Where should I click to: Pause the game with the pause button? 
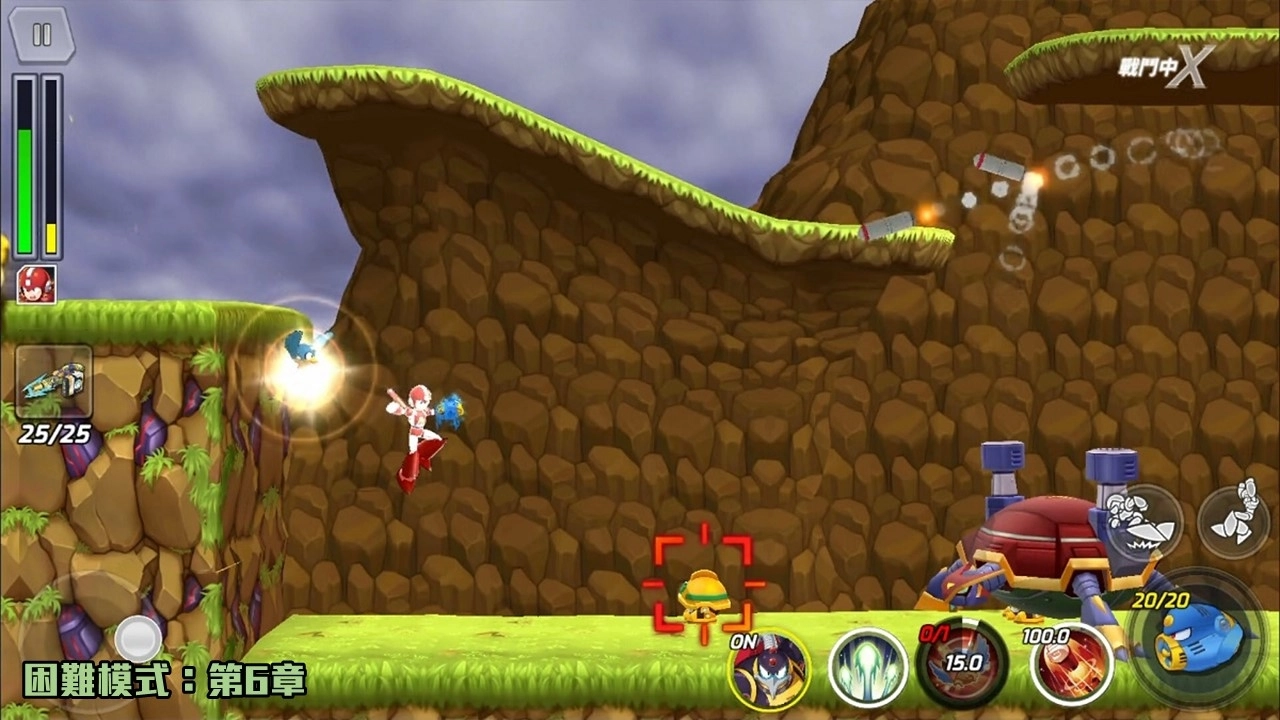coord(41,35)
